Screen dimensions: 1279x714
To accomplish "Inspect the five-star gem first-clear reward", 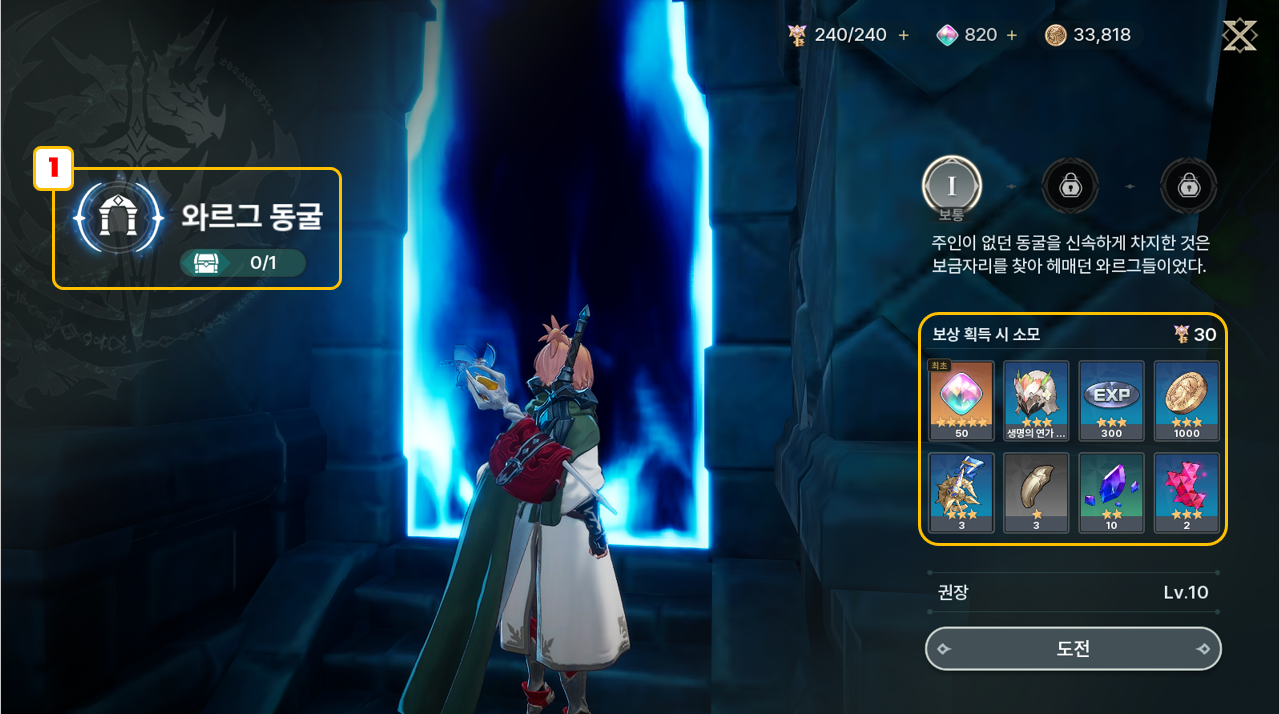I will click(961, 401).
